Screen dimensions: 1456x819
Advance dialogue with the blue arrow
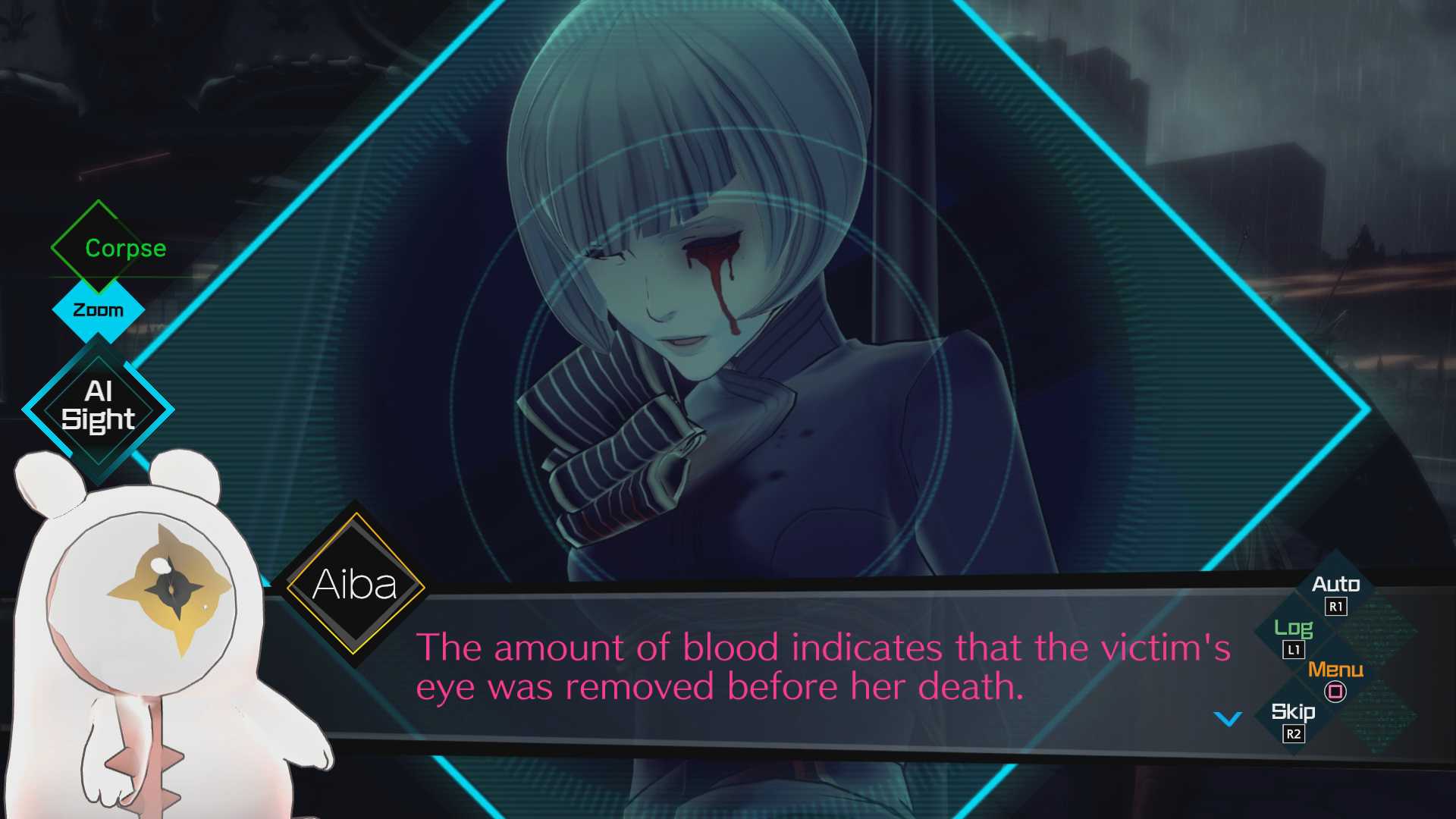pyautogui.click(x=1228, y=718)
